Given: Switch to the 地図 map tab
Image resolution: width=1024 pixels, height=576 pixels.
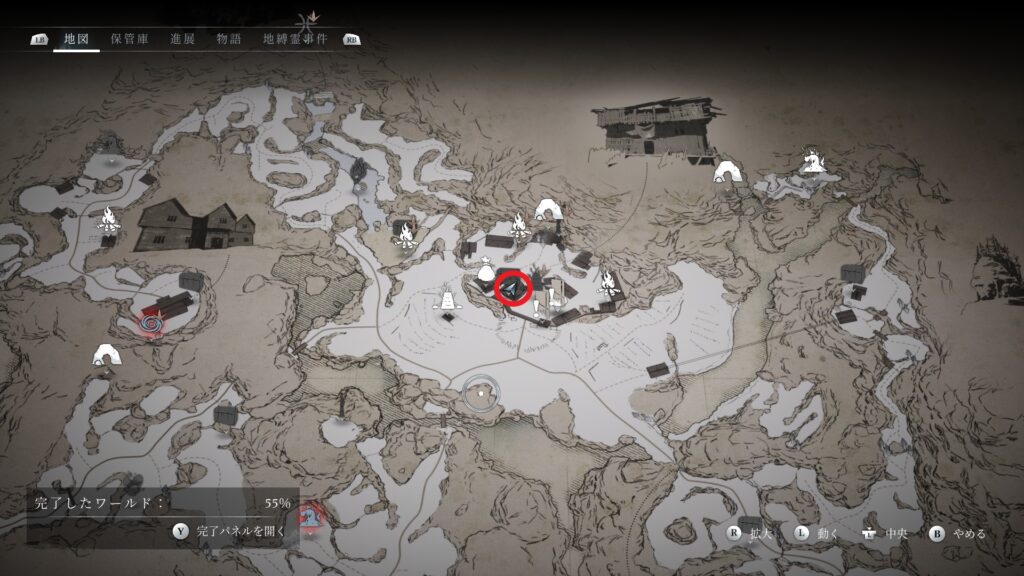Looking at the screenshot, I should click(76, 39).
